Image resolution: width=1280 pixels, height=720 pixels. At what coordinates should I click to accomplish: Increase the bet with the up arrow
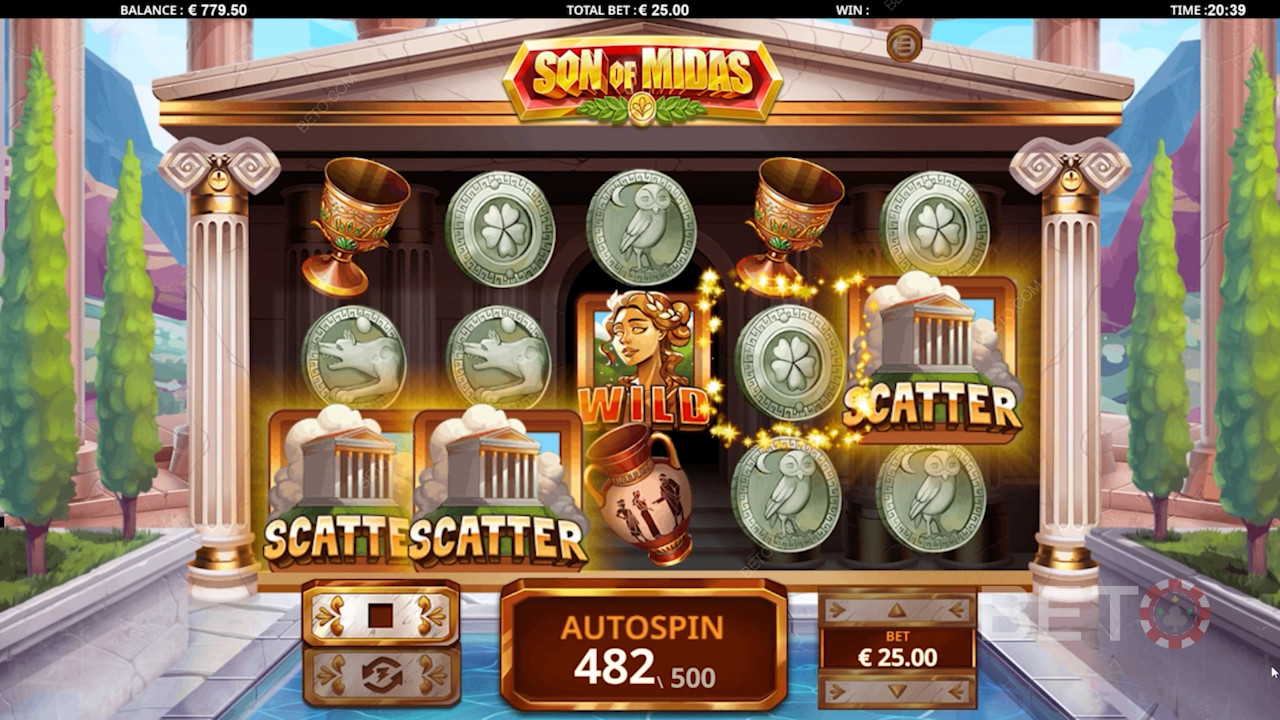pyautogui.click(x=897, y=609)
